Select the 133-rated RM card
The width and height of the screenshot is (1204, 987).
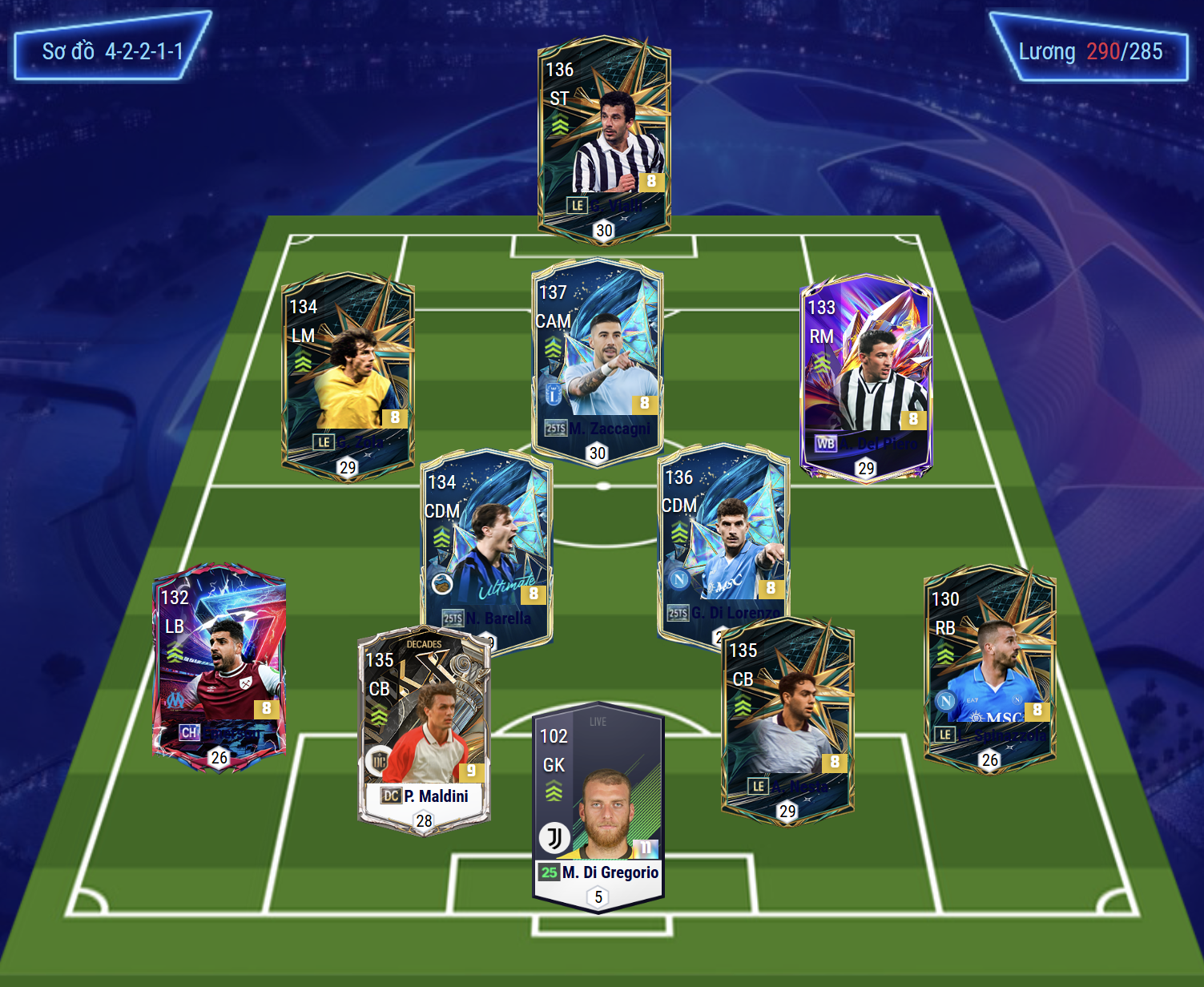[x=866, y=377]
